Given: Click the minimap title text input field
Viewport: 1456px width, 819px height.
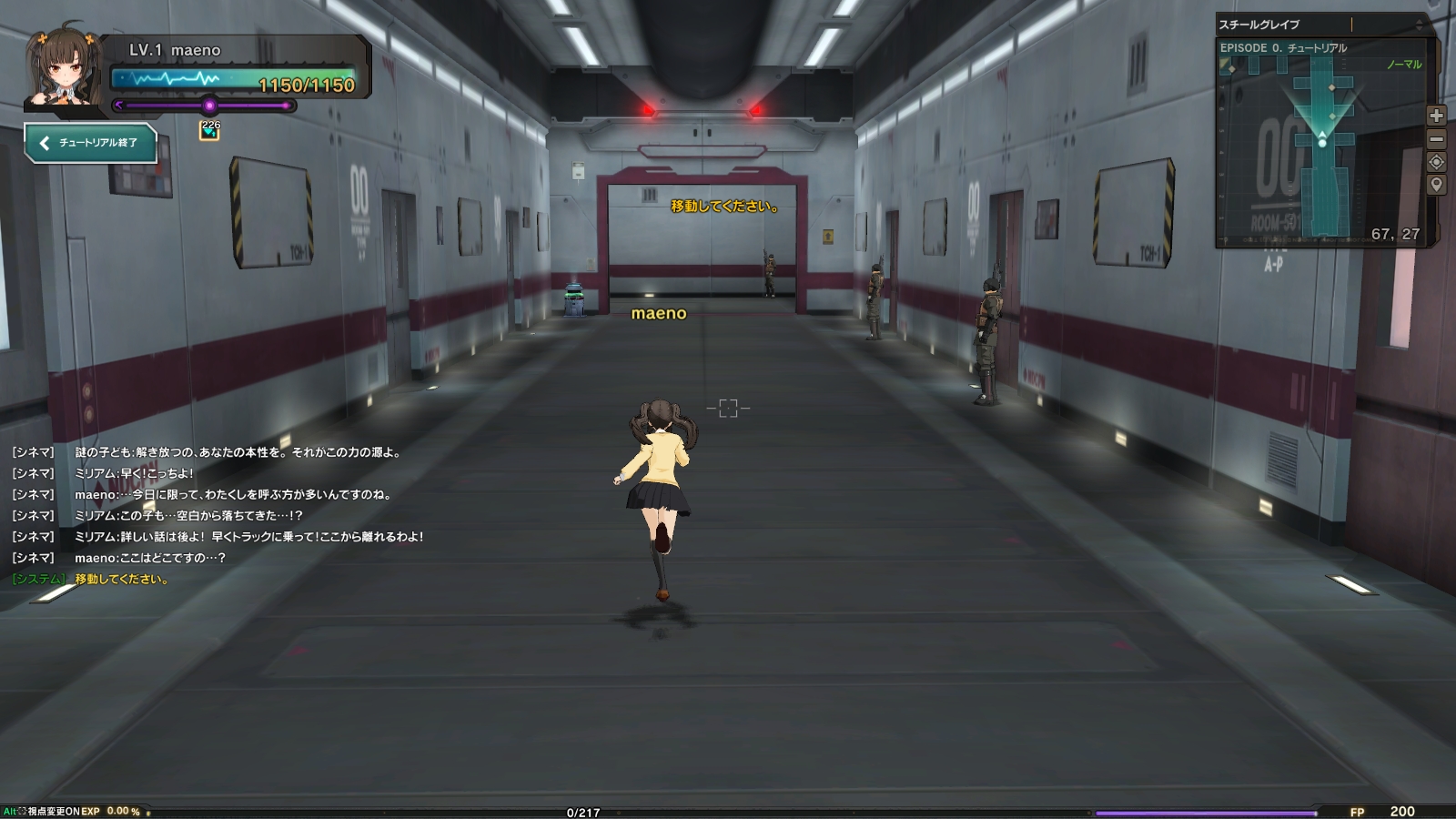Looking at the screenshot, I should 1351,25.
